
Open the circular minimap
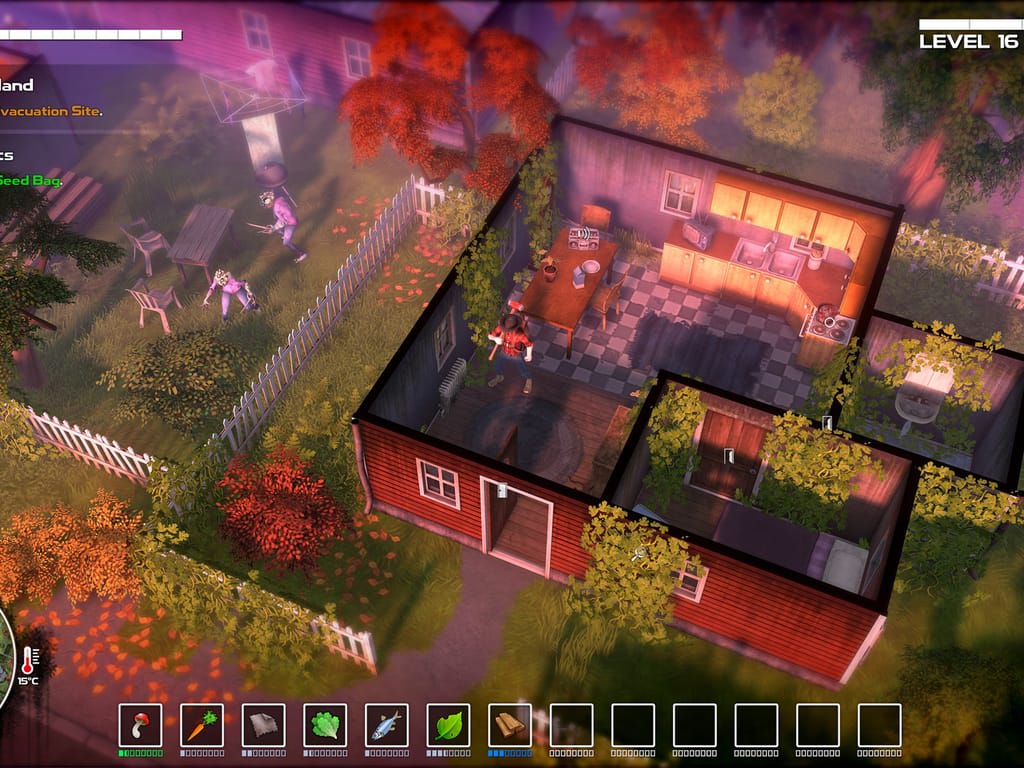coord(5,662)
